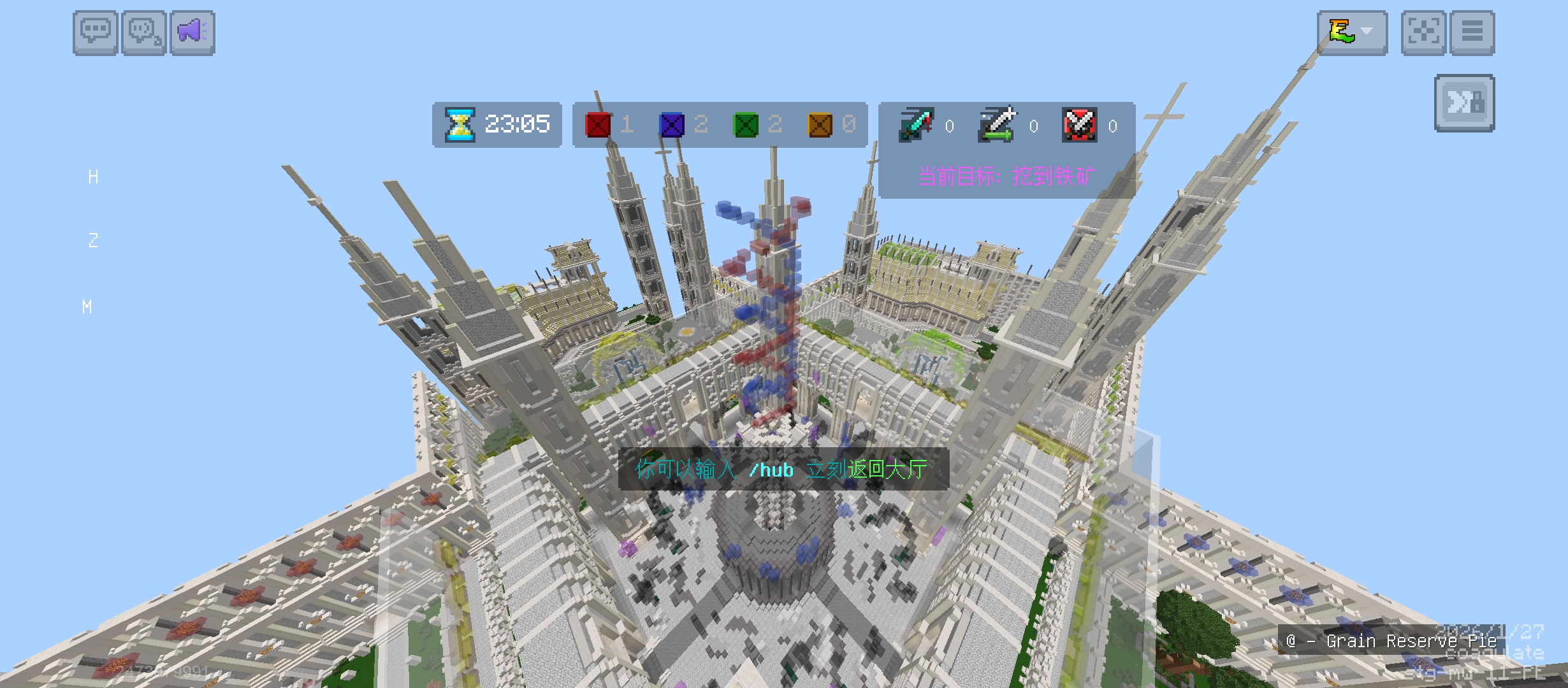The width and height of the screenshot is (1568, 688).
Task: Tap the M touch key
Action: point(87,307)
